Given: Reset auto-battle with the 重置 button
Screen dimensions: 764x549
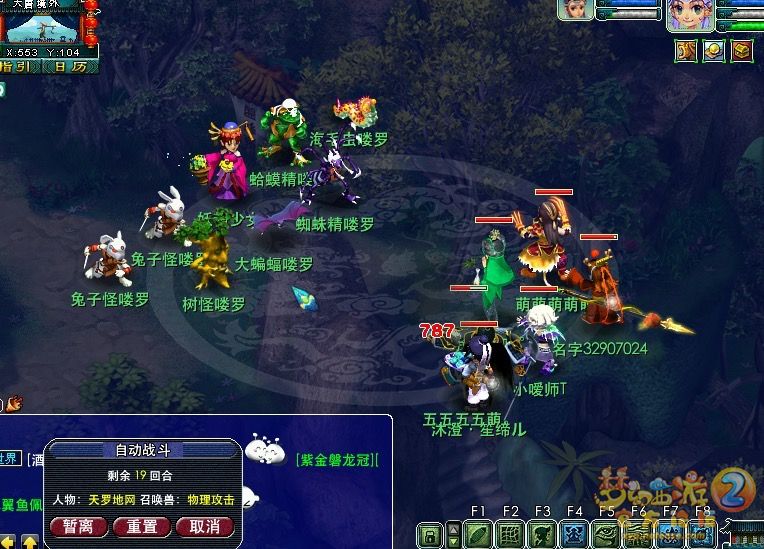Looking at the screenshot, I should 141,526.
